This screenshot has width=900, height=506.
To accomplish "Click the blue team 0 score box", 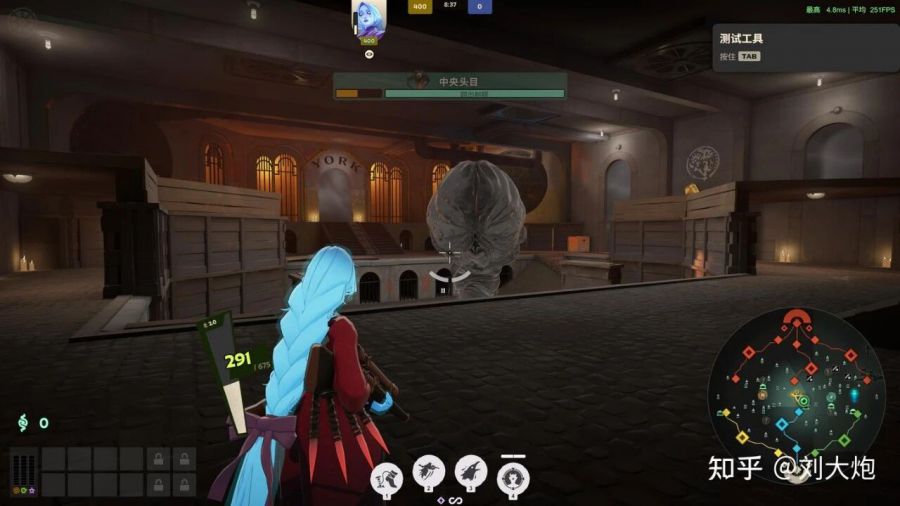I will click(x=479, y=6).
